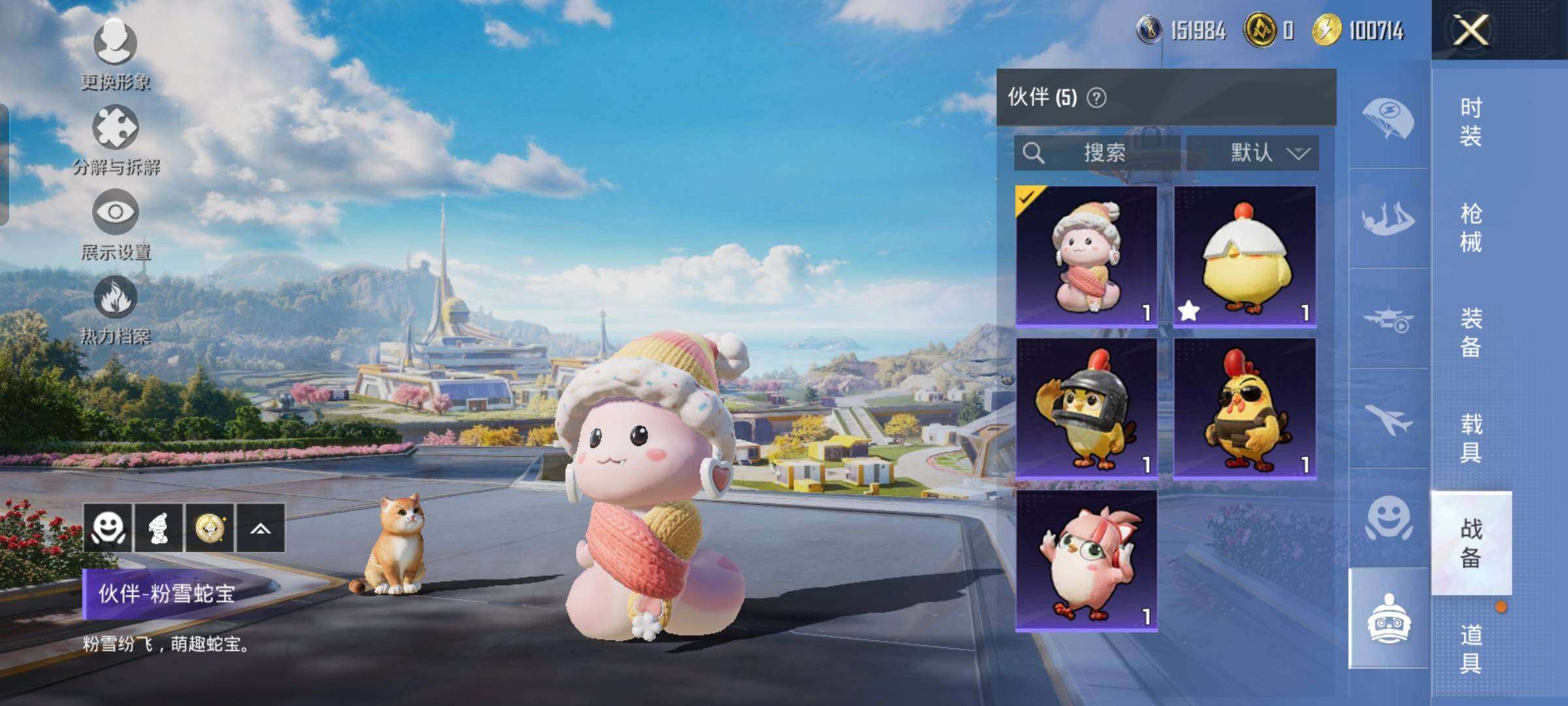Click the search magnifier in partner panel
Screen dimensions: 1568x706
pos(1034,153)
